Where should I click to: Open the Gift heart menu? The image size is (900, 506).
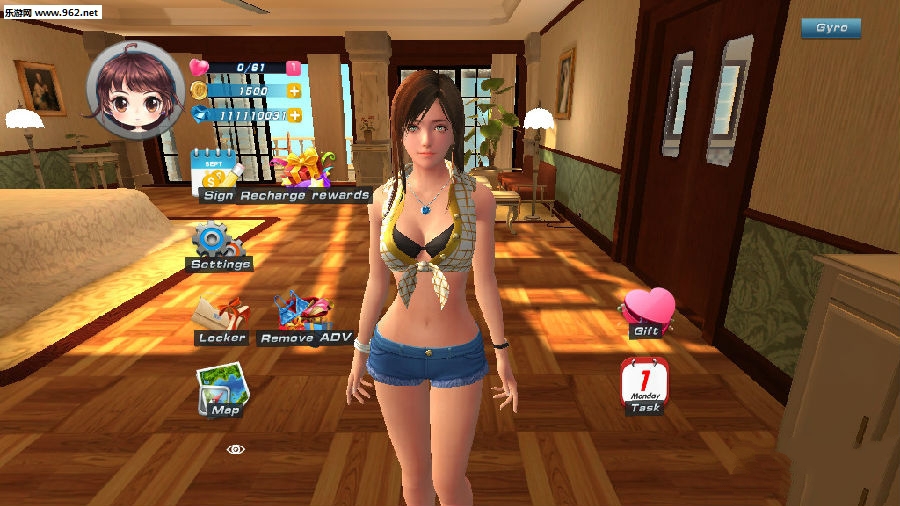click(x=647, y=312)
